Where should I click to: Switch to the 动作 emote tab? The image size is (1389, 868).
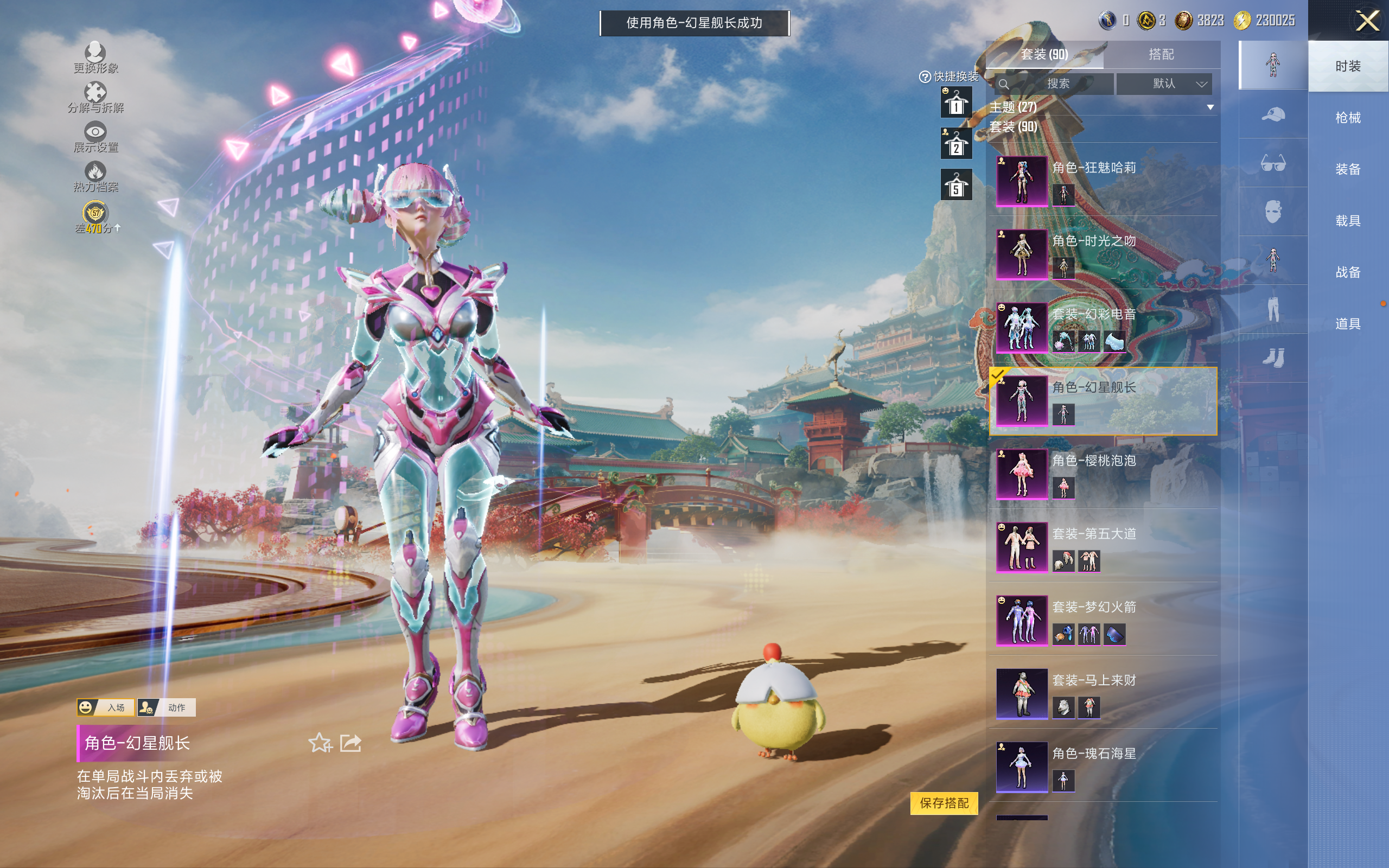point(167,707)
